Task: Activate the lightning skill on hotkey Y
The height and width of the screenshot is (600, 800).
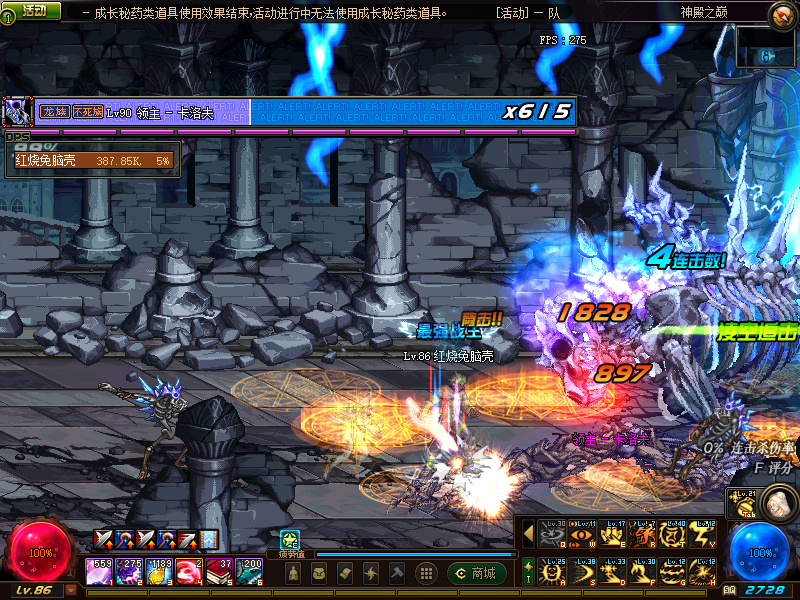Action: [699, 535]
